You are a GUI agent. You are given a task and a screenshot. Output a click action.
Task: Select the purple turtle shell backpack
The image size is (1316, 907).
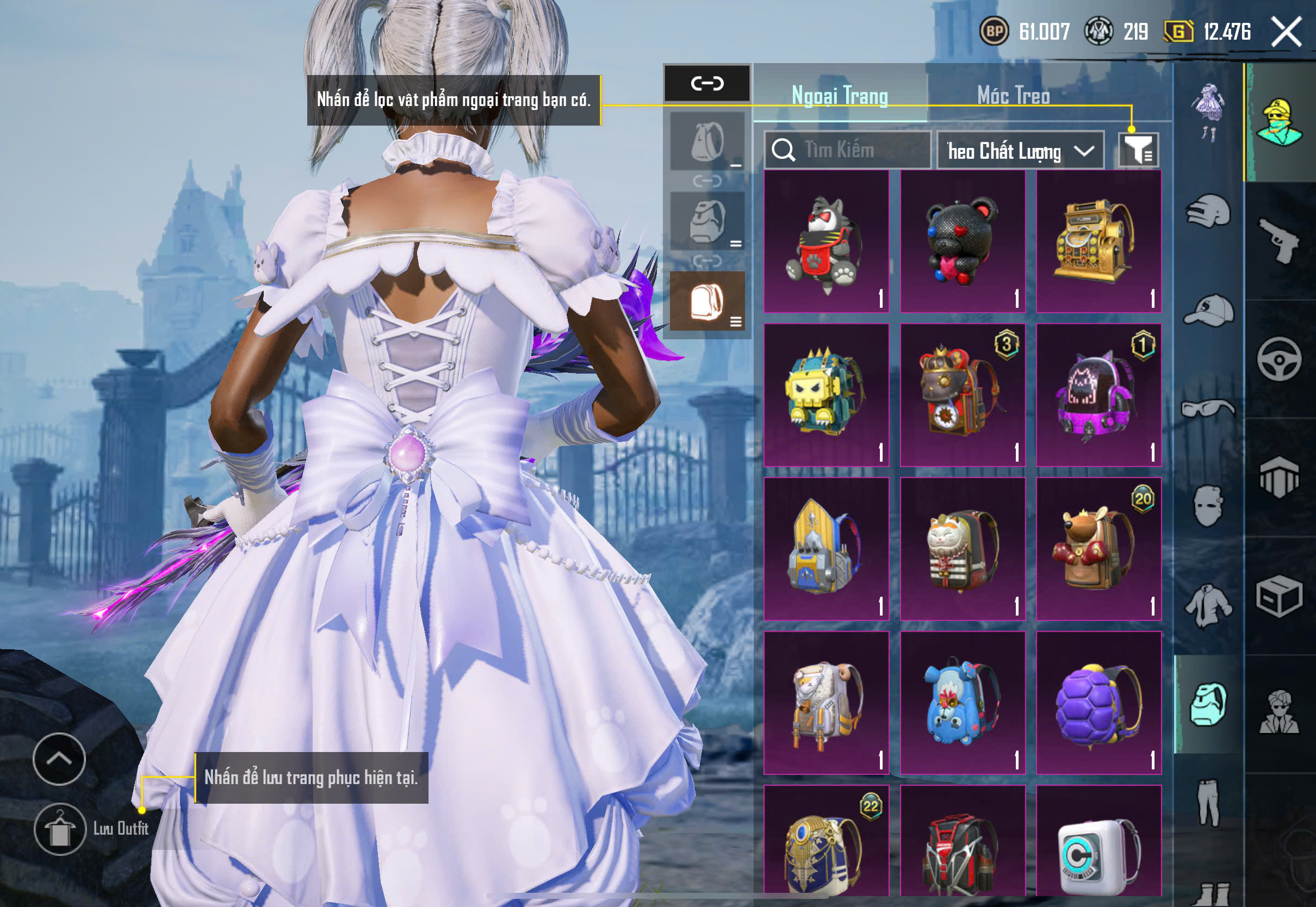click(1098, 703)
